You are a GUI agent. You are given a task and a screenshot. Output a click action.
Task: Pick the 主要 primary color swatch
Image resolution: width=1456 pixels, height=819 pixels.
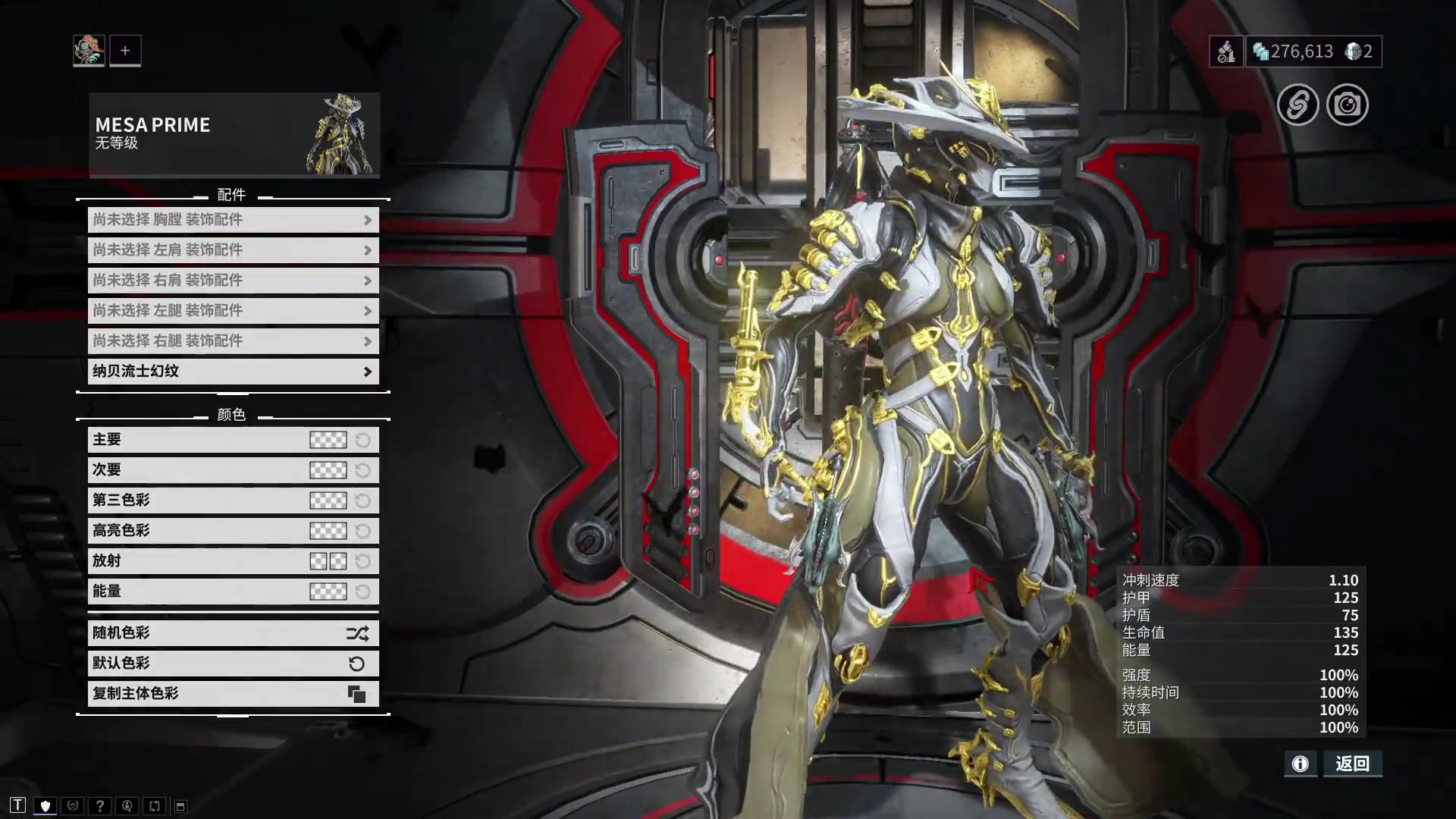point(328,440)
